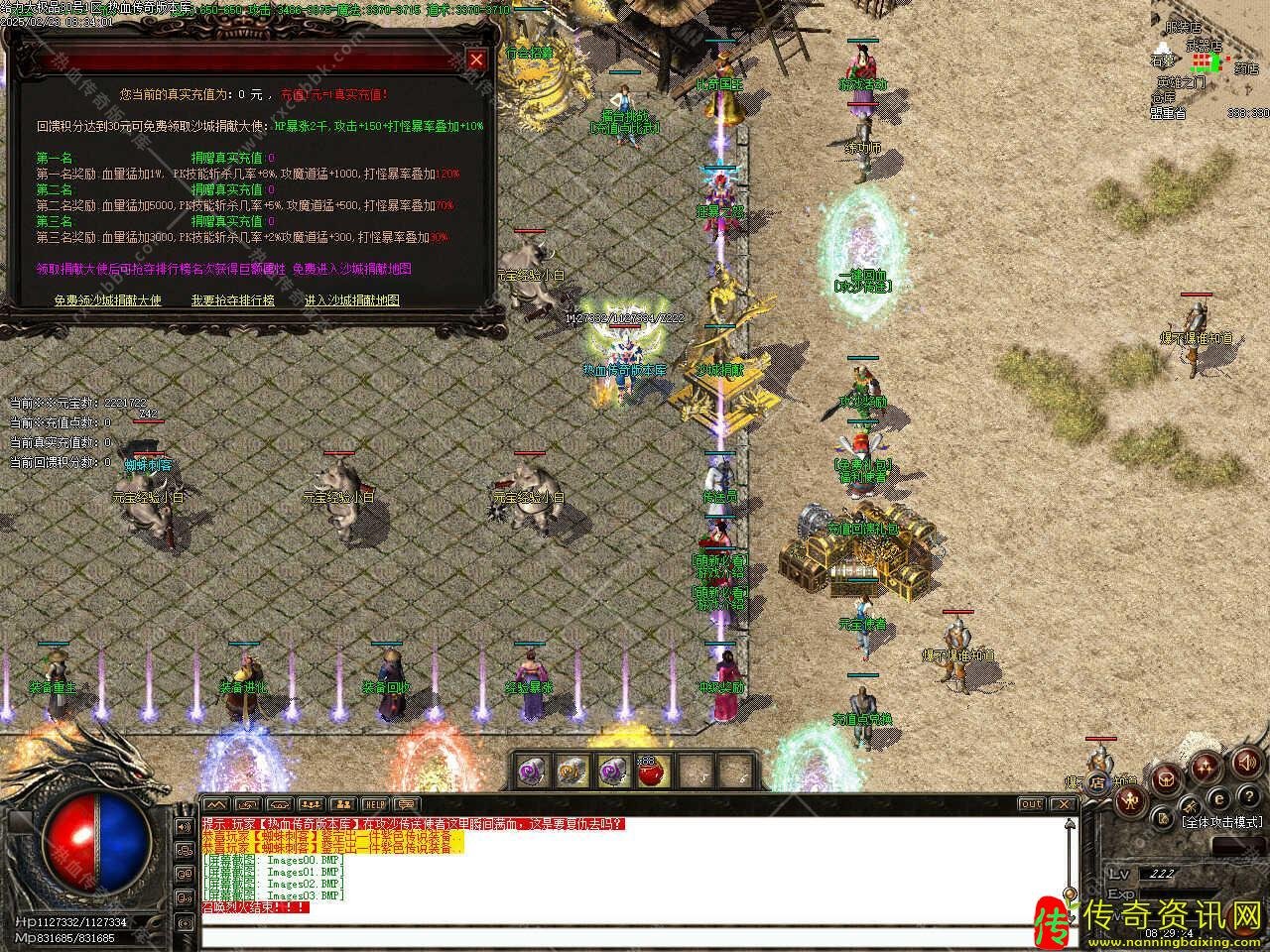Close the donation dialog with the red X
The image size is (1270, 952).
(476, 60)
